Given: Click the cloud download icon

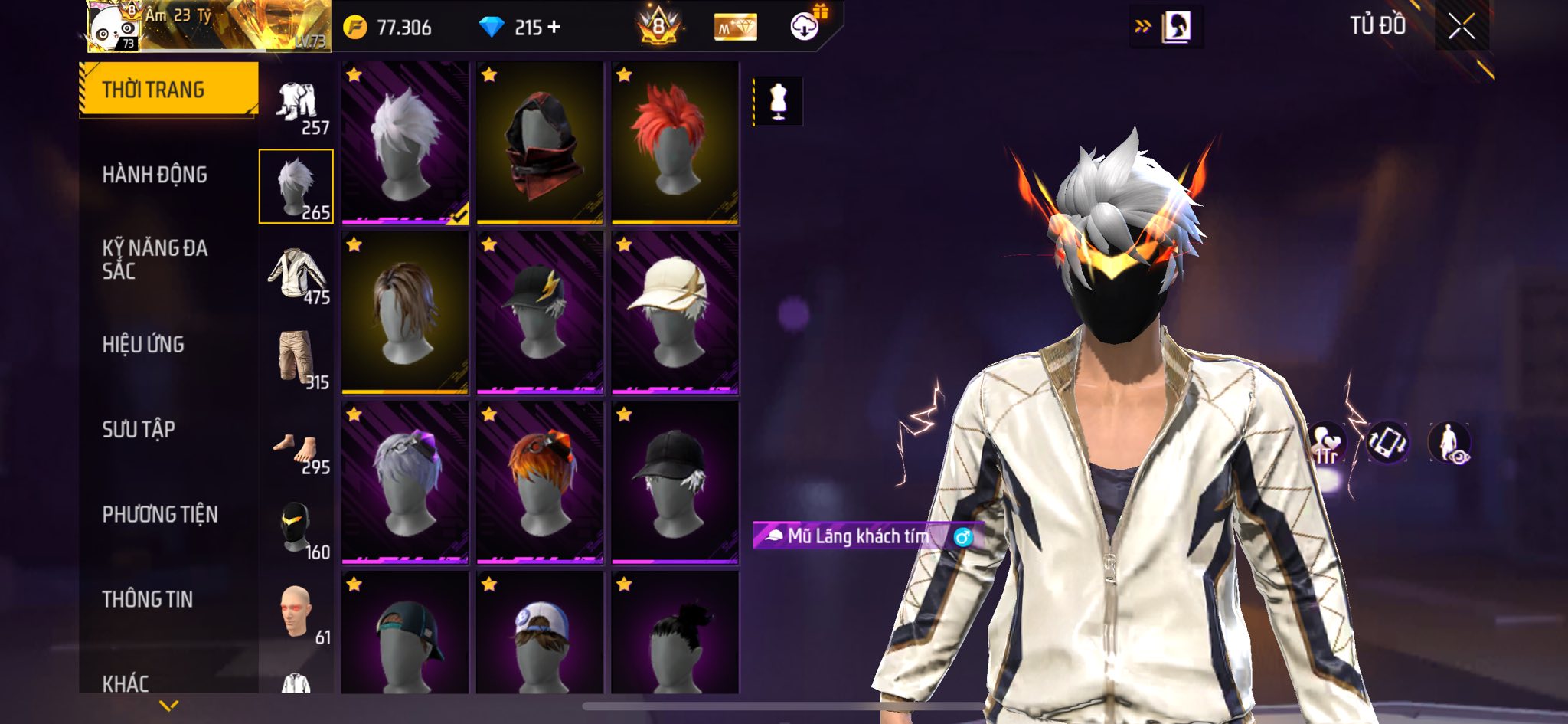Looking at the screenshot, I should point(805,27).
